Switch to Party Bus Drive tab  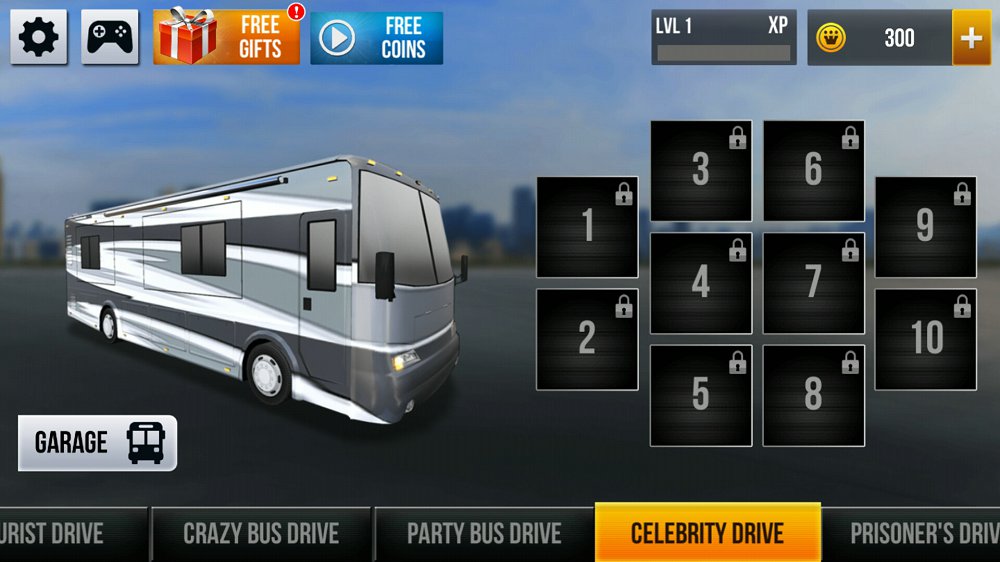pyautogui.click(x=484, y=533)
